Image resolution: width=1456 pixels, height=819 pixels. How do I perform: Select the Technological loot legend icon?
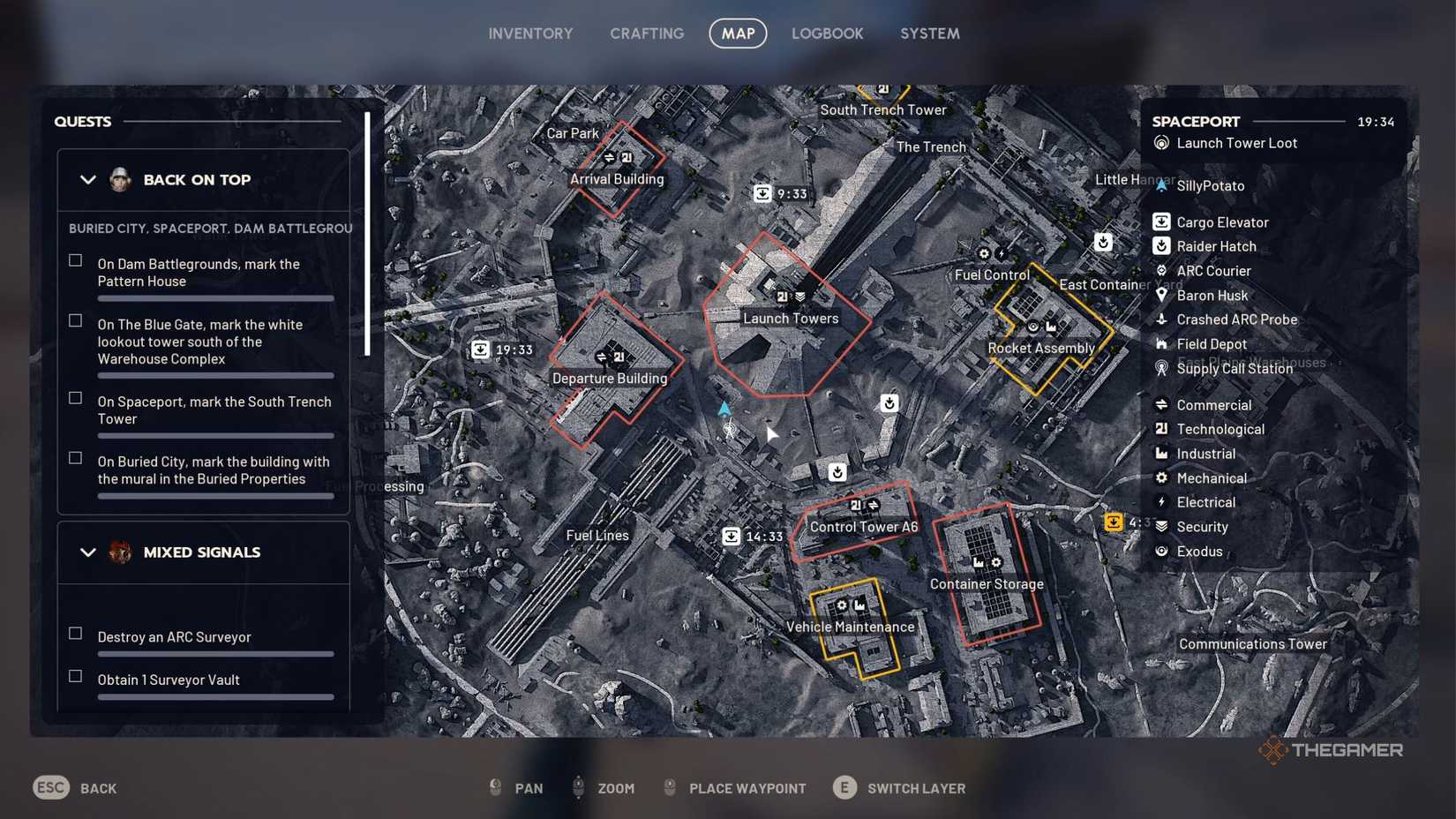point(1160,429)
